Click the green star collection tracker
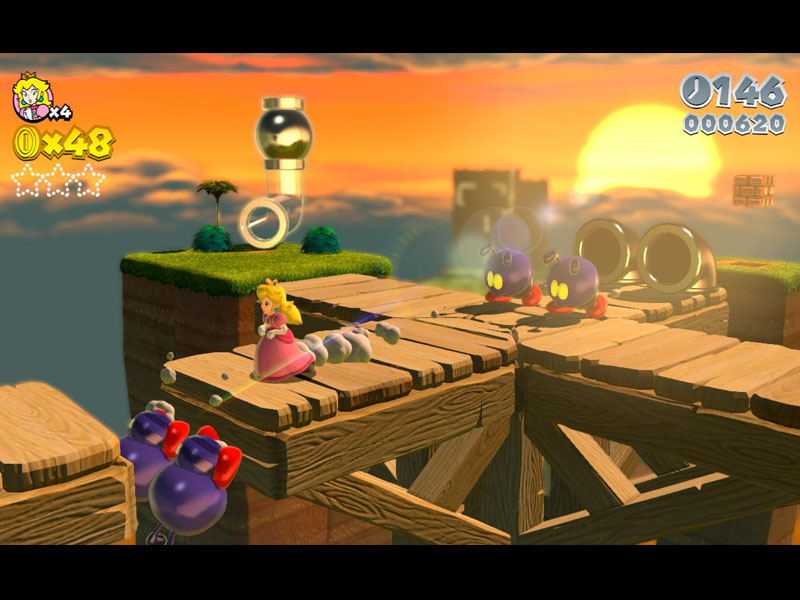The image size is (800, 600). [58, 180]
